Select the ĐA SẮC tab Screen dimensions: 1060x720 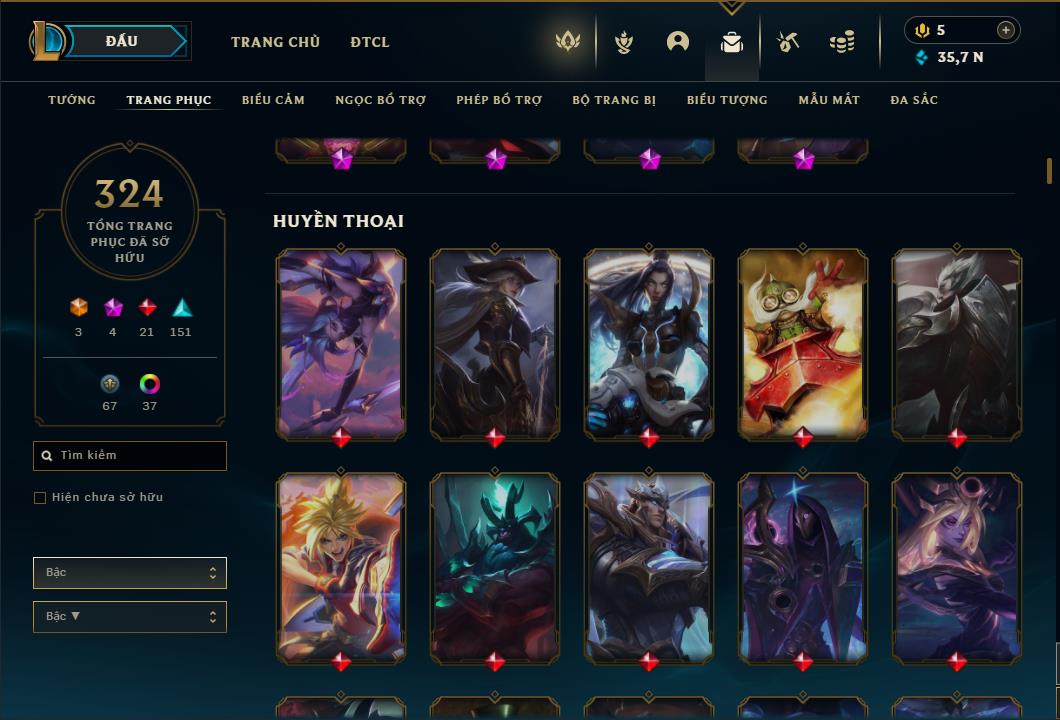(x=914, y=100)
